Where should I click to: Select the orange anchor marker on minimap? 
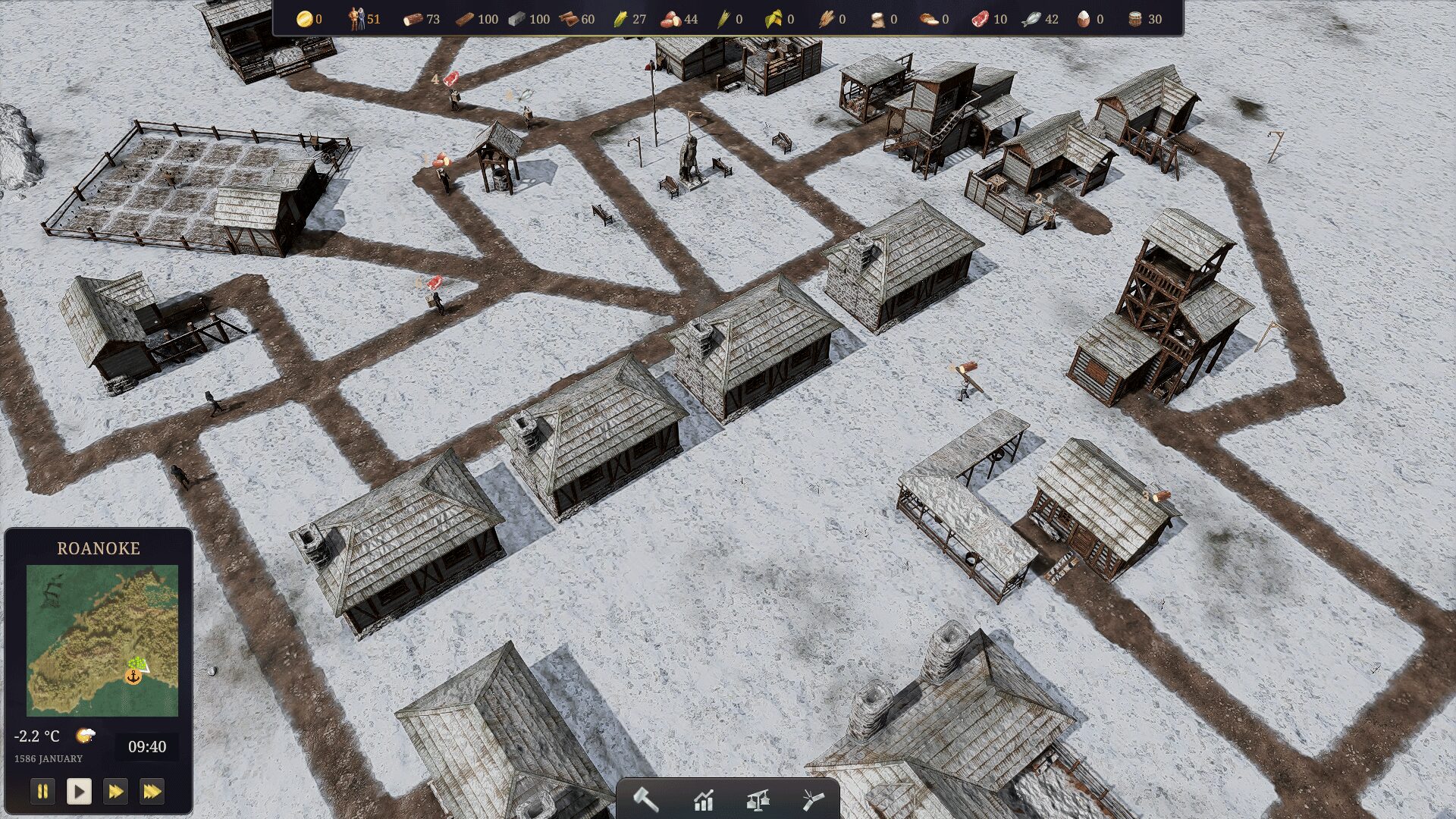[x=133, y=676]
